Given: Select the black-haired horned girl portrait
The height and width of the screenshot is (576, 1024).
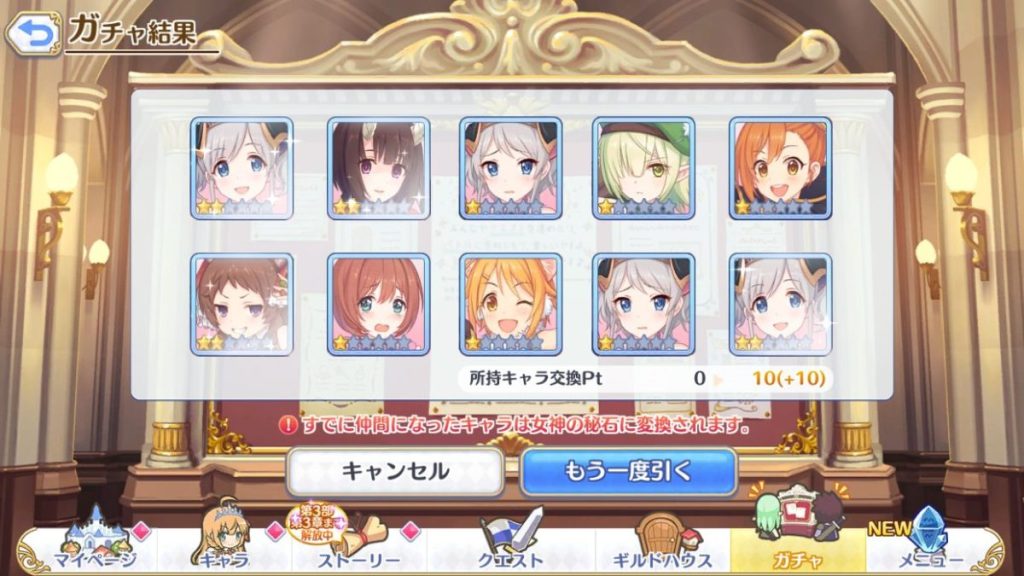Looking at the screenshot, I should click(379, 168).
